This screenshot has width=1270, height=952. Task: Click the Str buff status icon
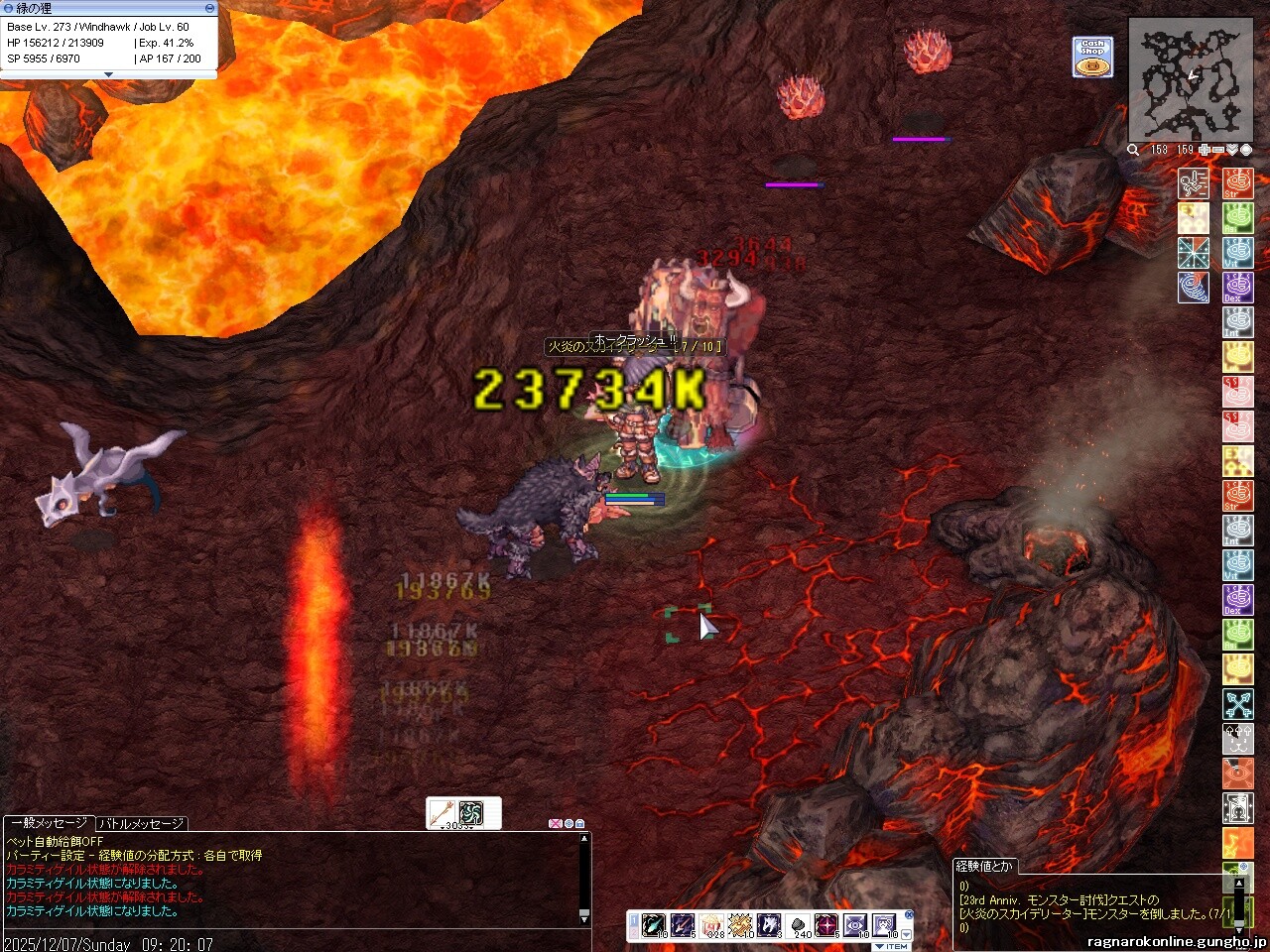[x=1237, y=183]
